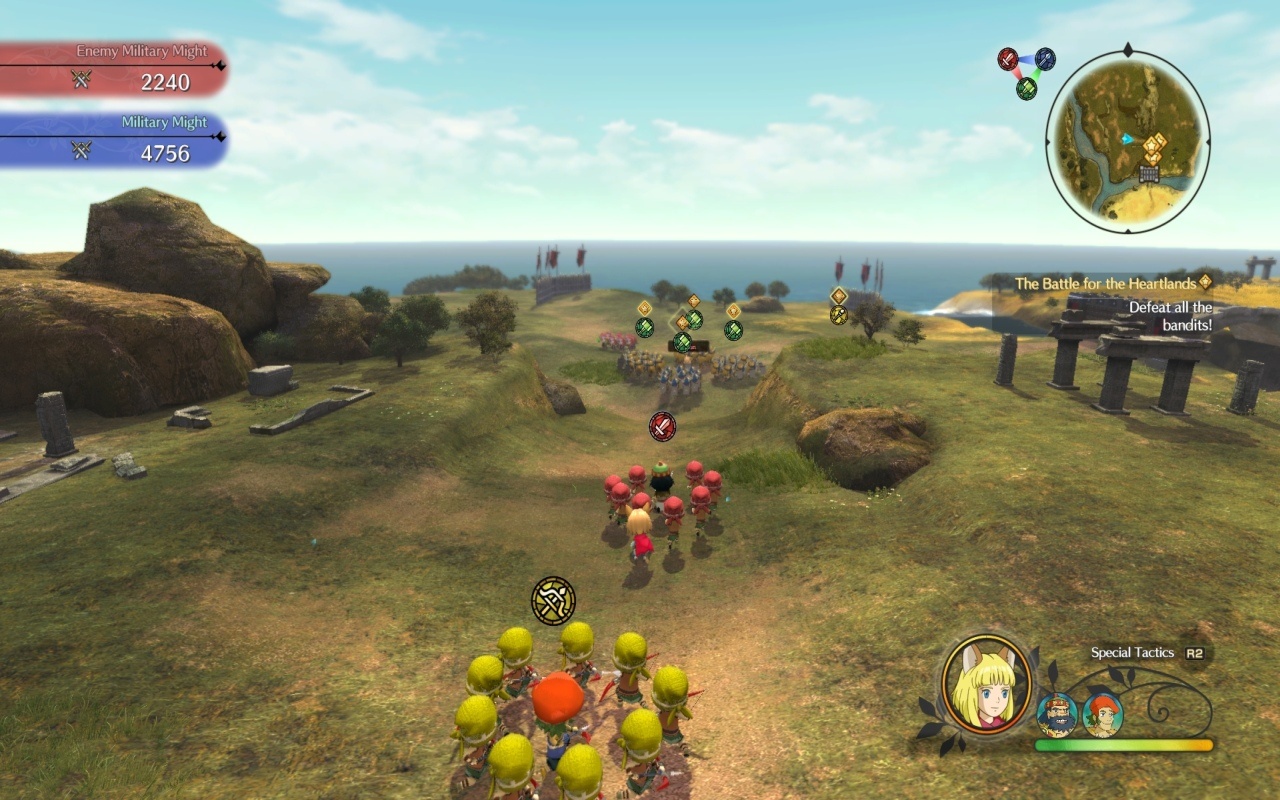Image resolution: width=1280 pixels, height=800 pixels.
Task: Select the red sword unit marker
Action: [662, 426]
